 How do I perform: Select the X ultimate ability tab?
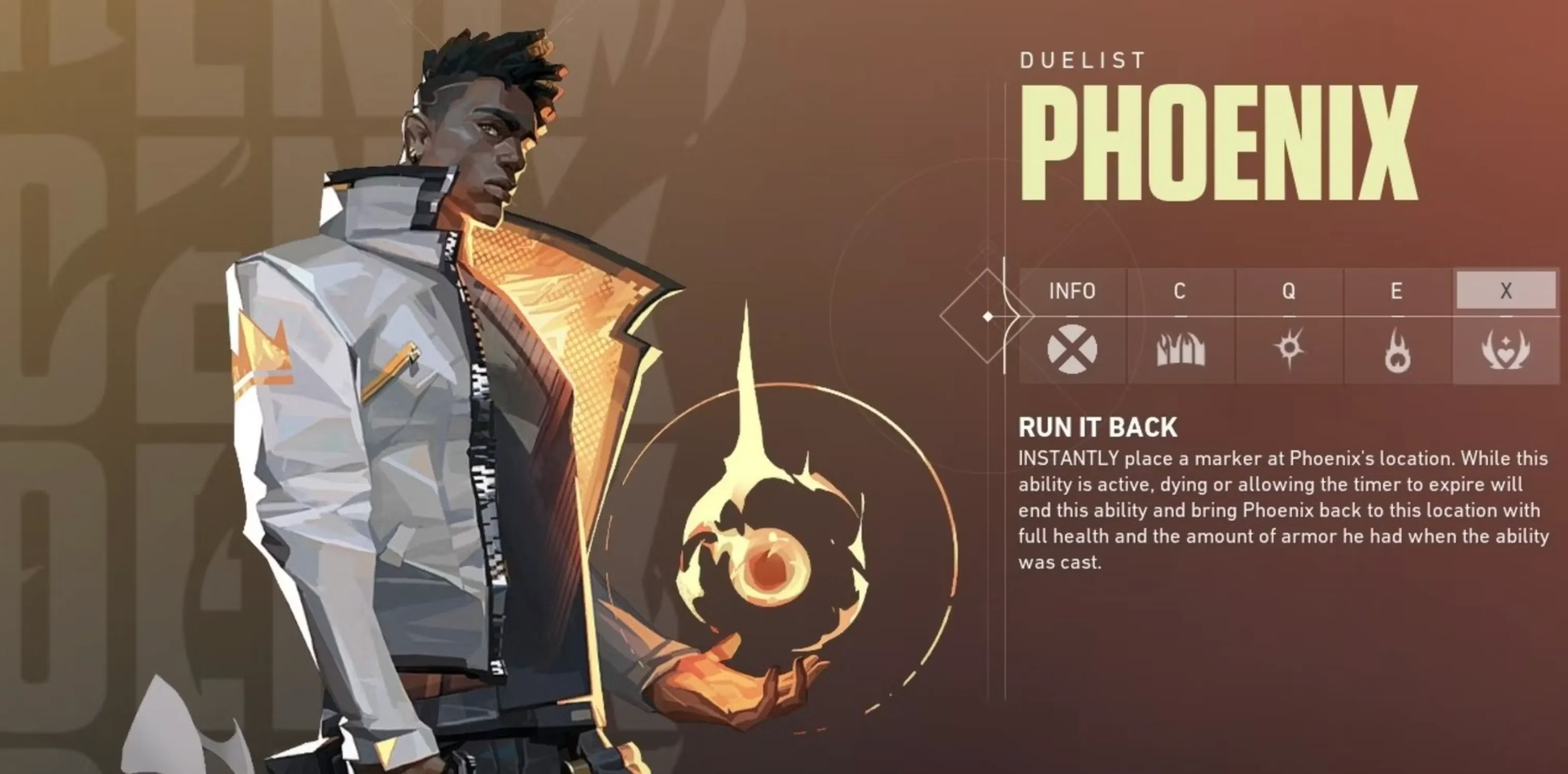1505,291
